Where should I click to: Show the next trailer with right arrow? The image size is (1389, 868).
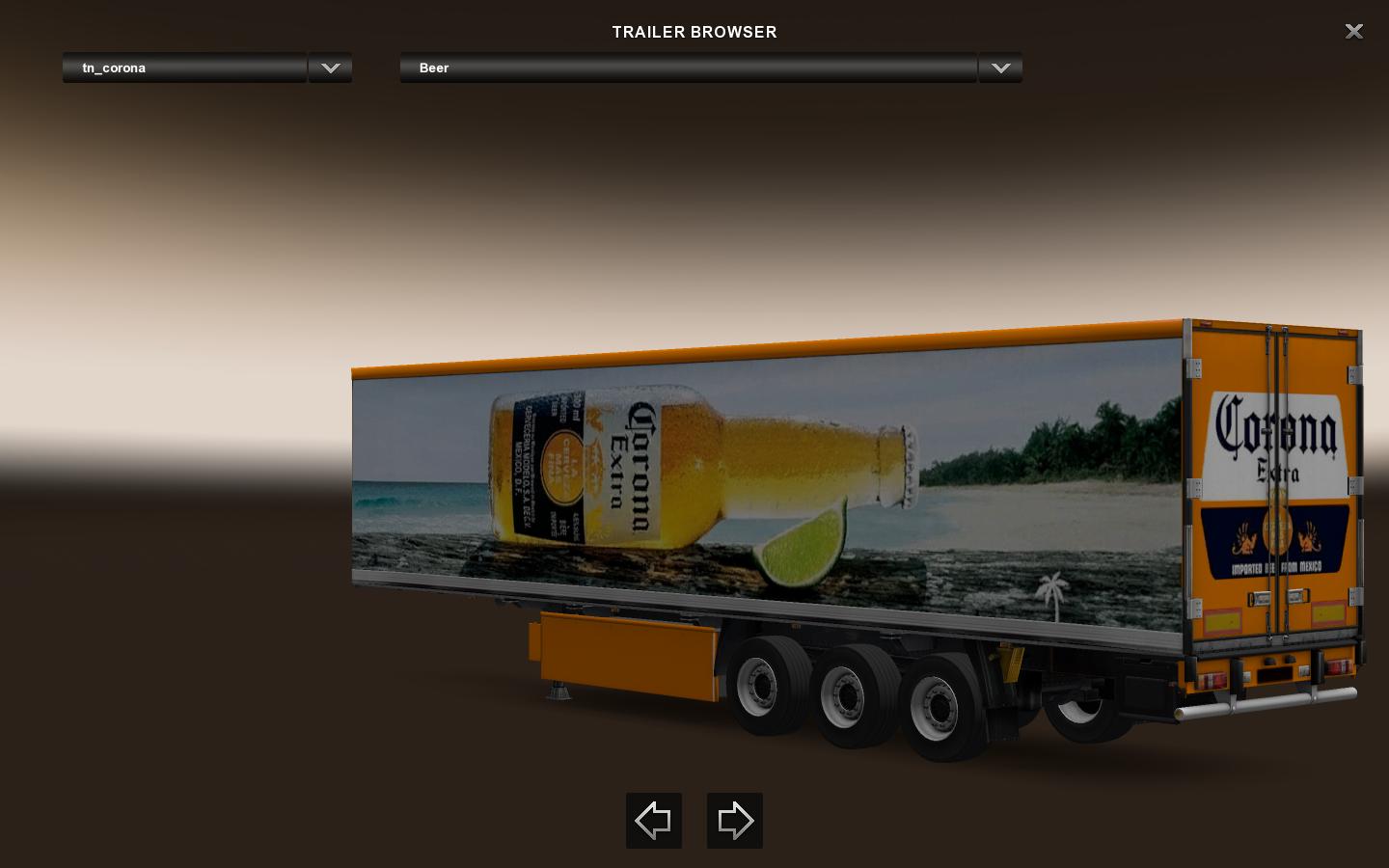734,821
